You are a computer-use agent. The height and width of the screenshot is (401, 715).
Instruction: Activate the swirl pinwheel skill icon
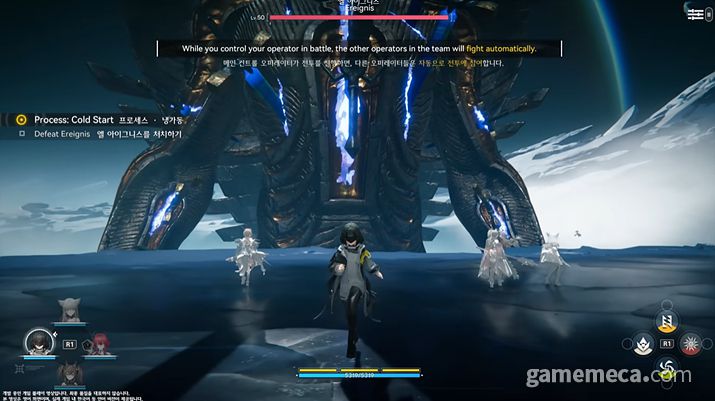coord(664,369)
